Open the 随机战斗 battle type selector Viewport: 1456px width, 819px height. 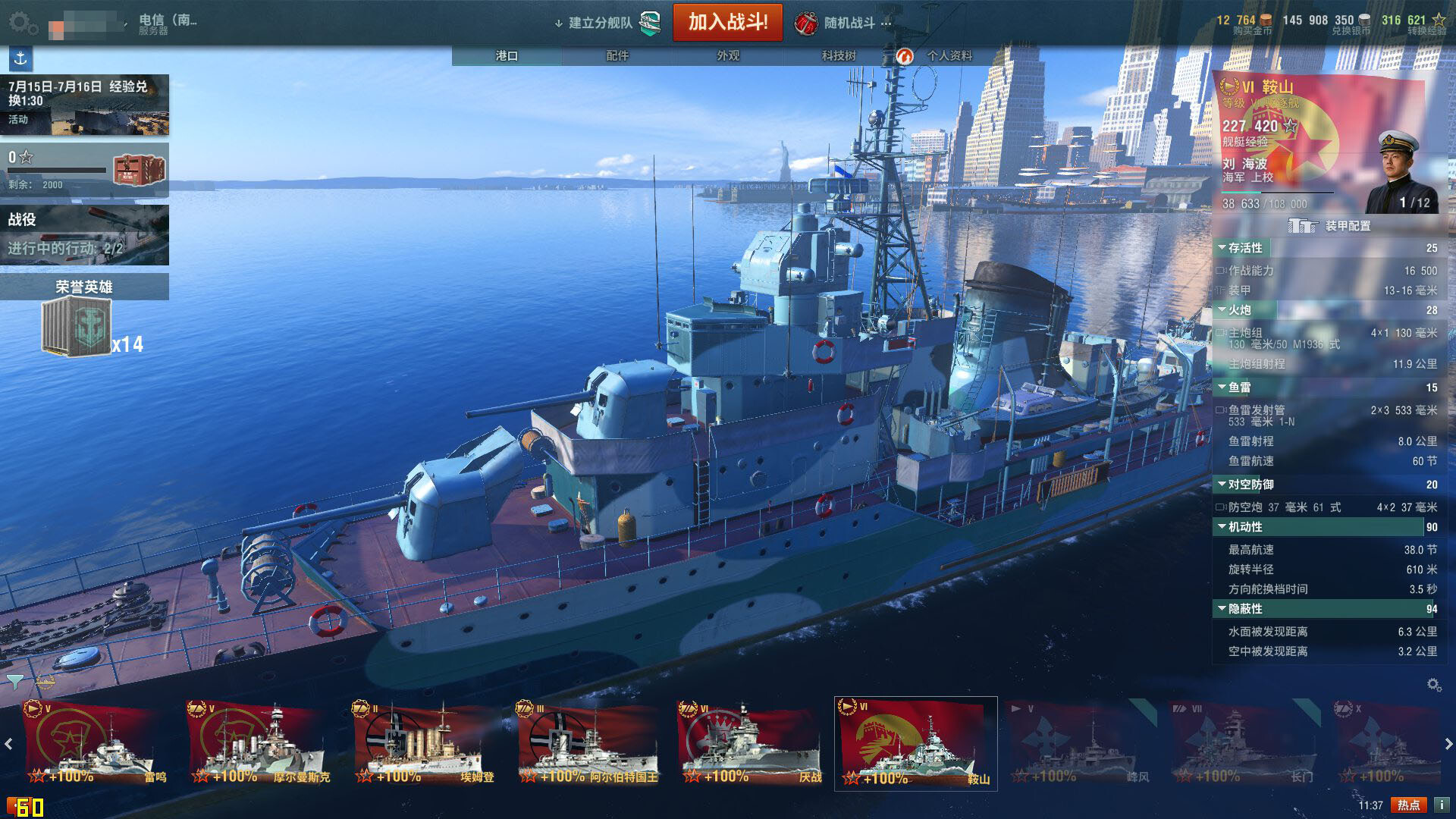[x=843, y=23]
